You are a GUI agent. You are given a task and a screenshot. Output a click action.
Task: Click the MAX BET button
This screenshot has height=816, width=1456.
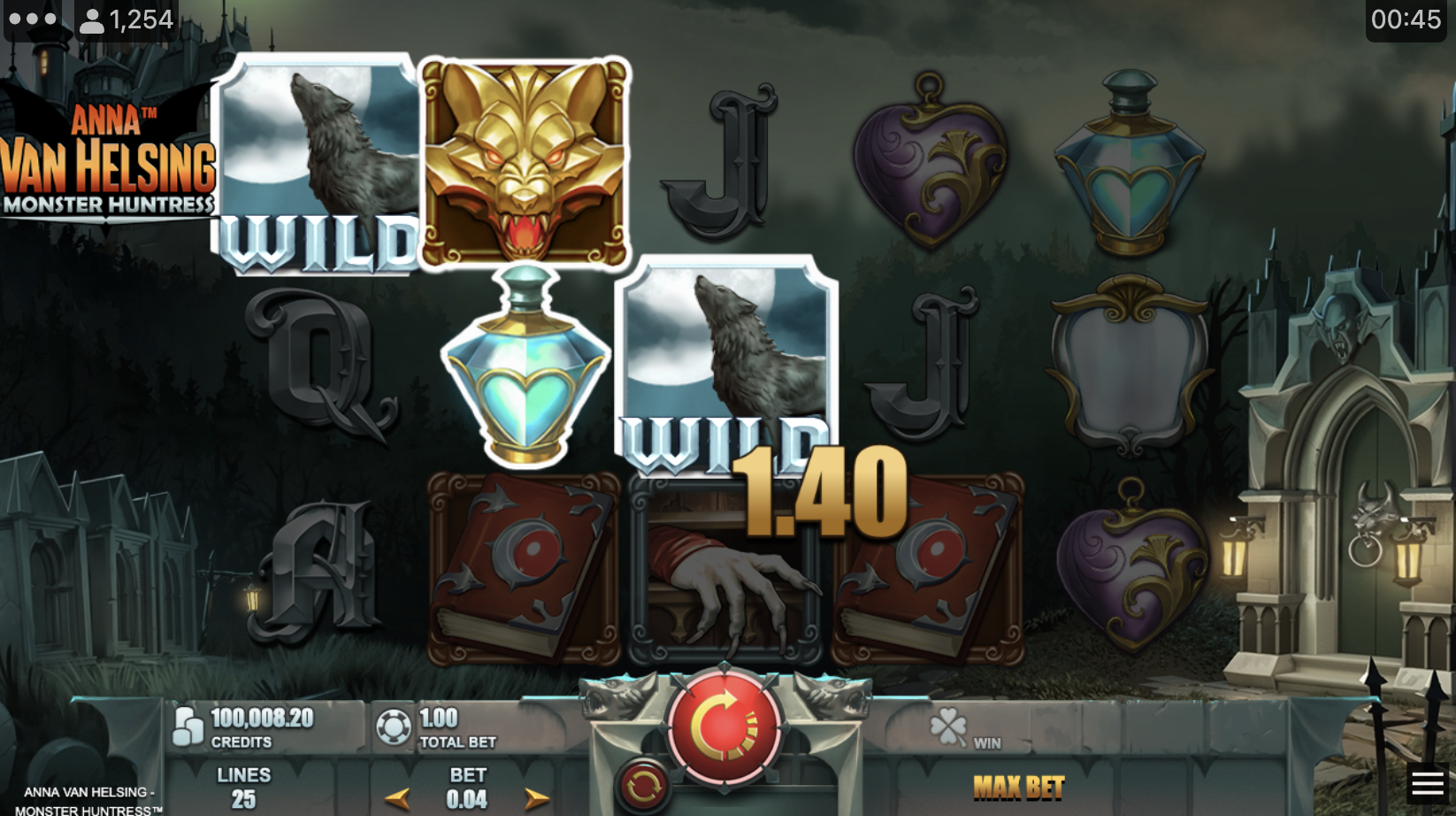pos(1018,787)
